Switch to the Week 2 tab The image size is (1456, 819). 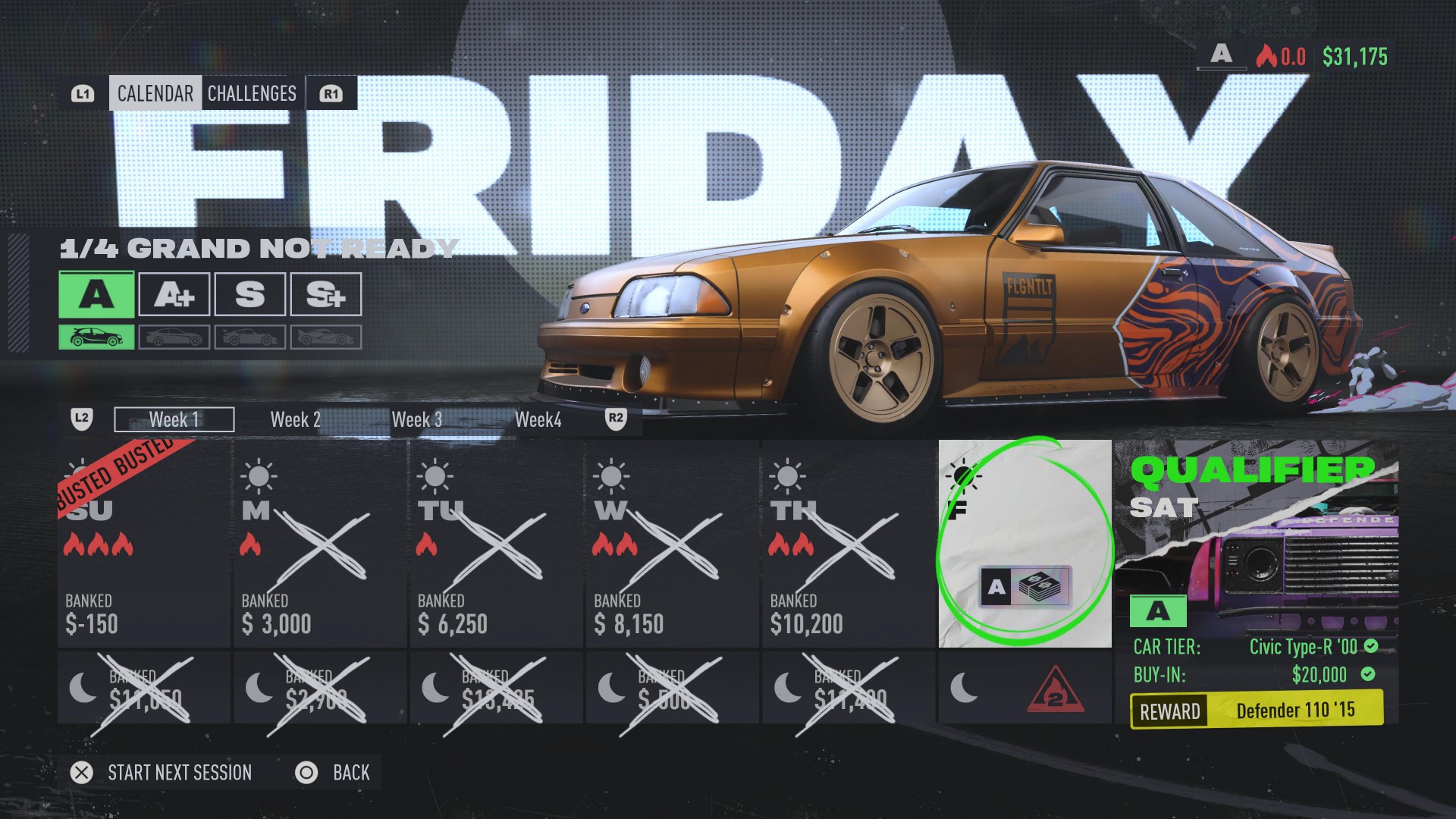(x=295, y=419)
